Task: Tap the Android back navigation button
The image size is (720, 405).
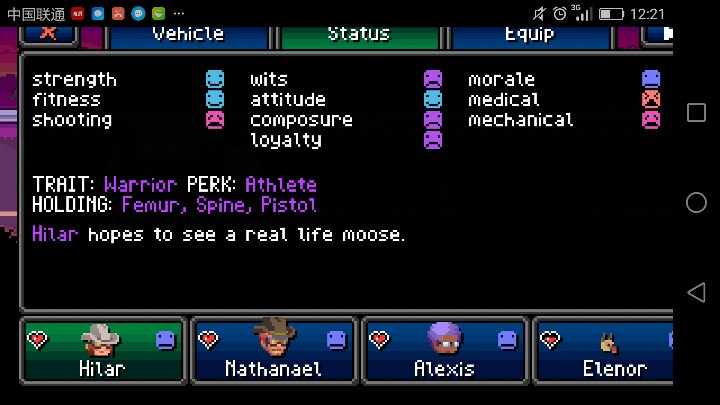Action: coord(696,292)
